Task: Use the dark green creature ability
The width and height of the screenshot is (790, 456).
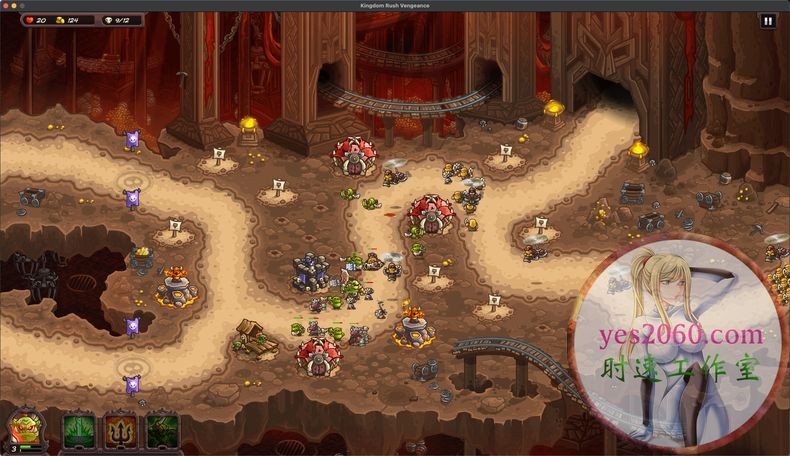Action: pyautogui.click(x=162, y=432)
